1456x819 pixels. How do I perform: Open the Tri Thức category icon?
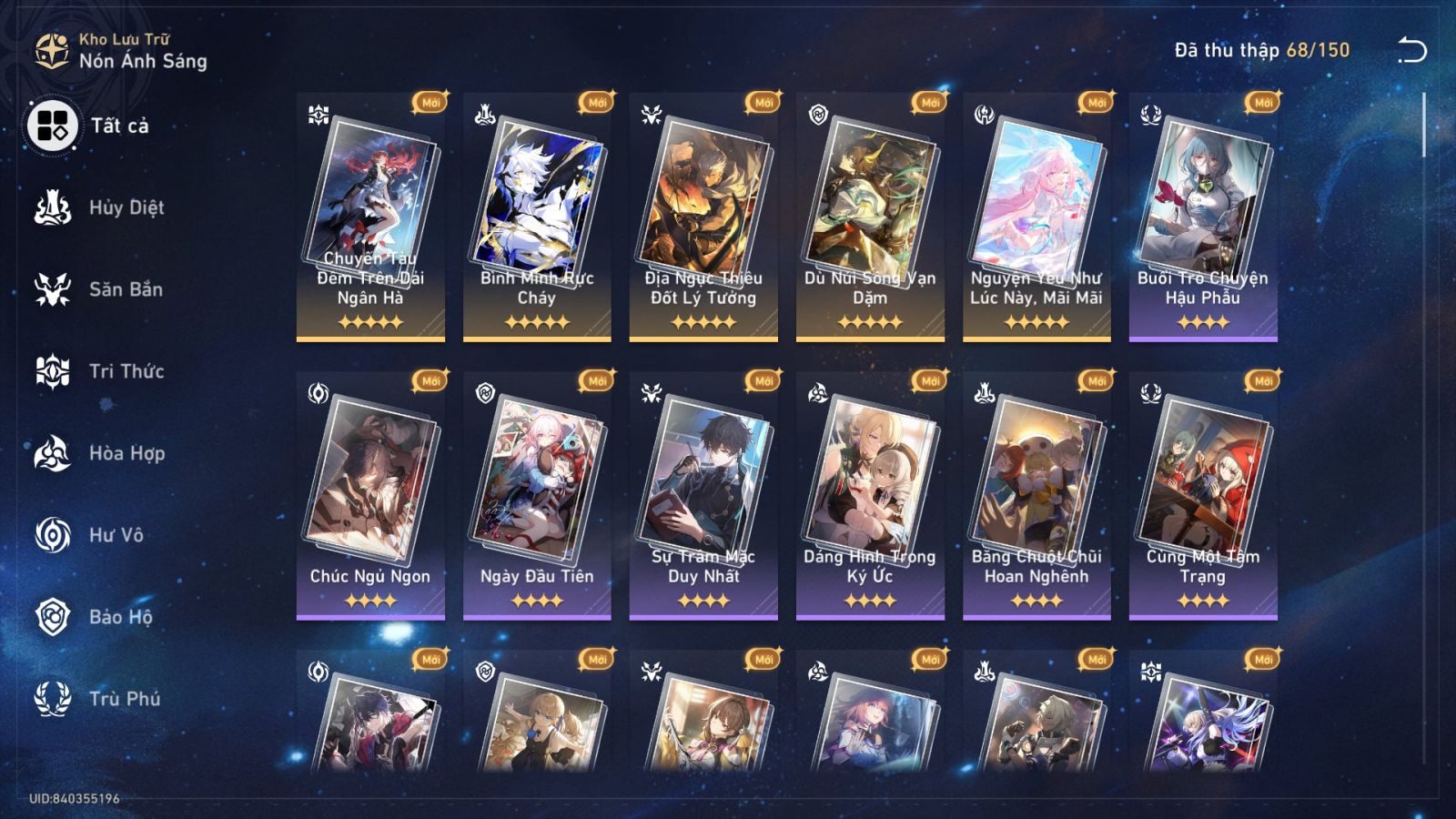[53, 371]
